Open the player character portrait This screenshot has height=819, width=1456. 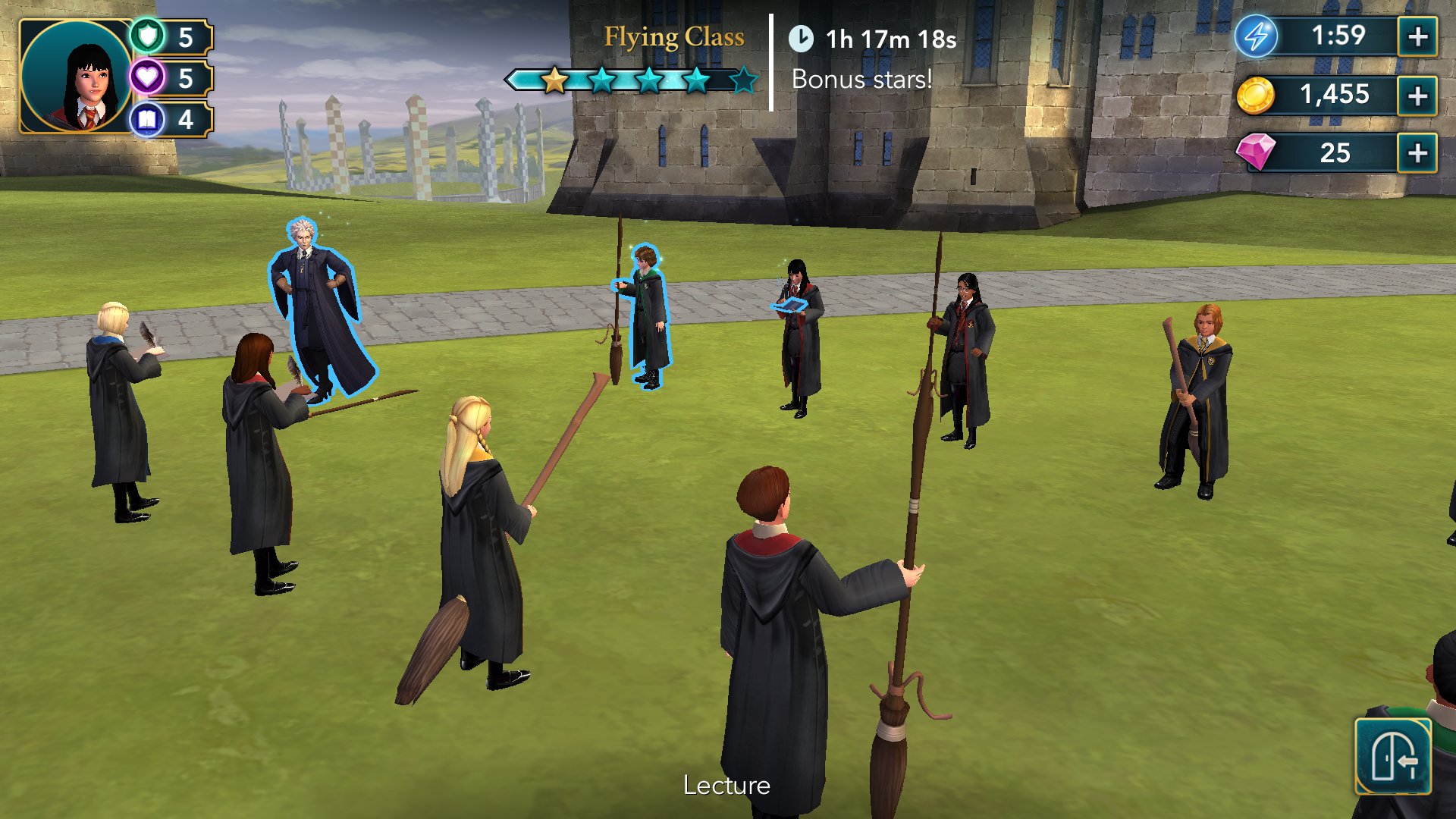(x=76, y=77)
